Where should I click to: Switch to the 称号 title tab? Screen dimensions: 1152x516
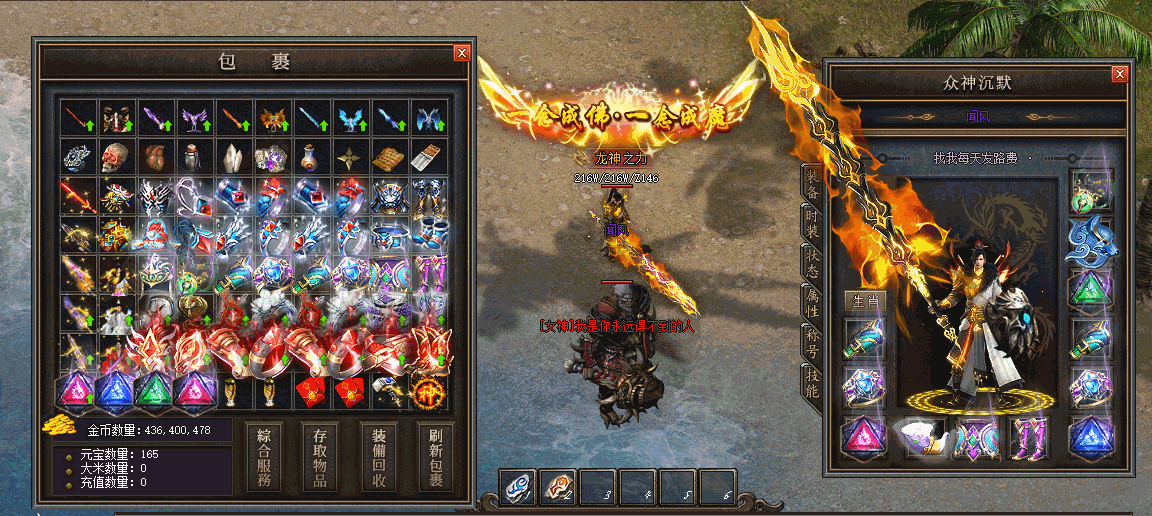(x=812, y=342)
